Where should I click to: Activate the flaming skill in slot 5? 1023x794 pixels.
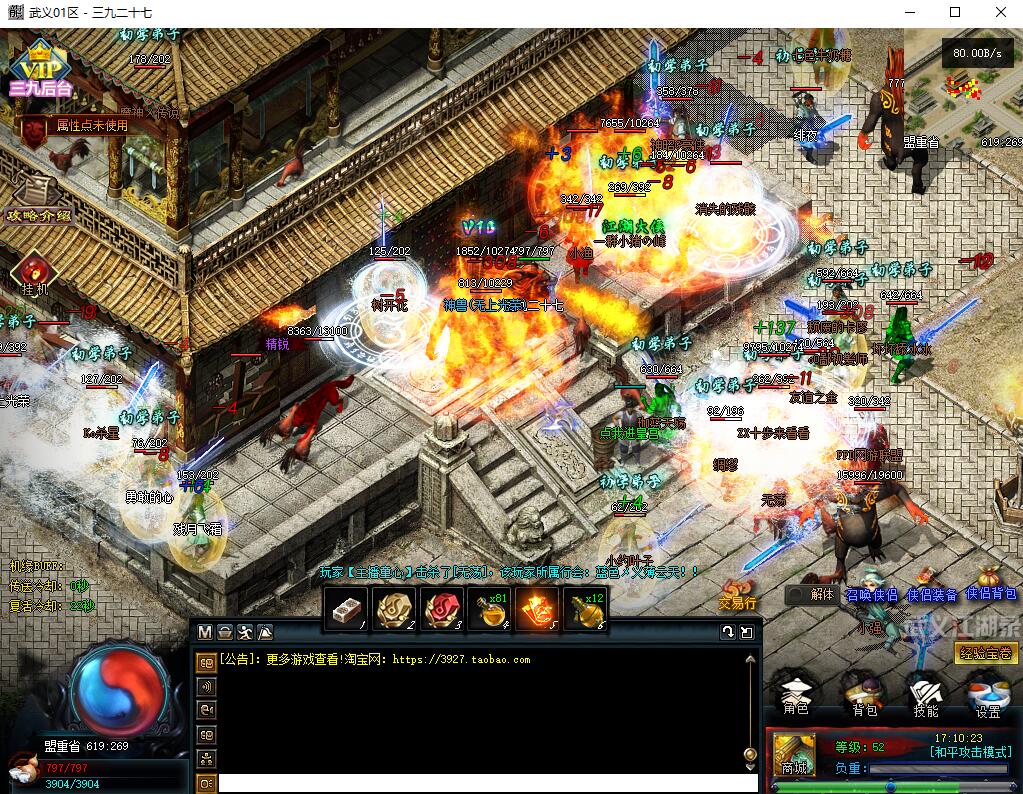[538, 608]
